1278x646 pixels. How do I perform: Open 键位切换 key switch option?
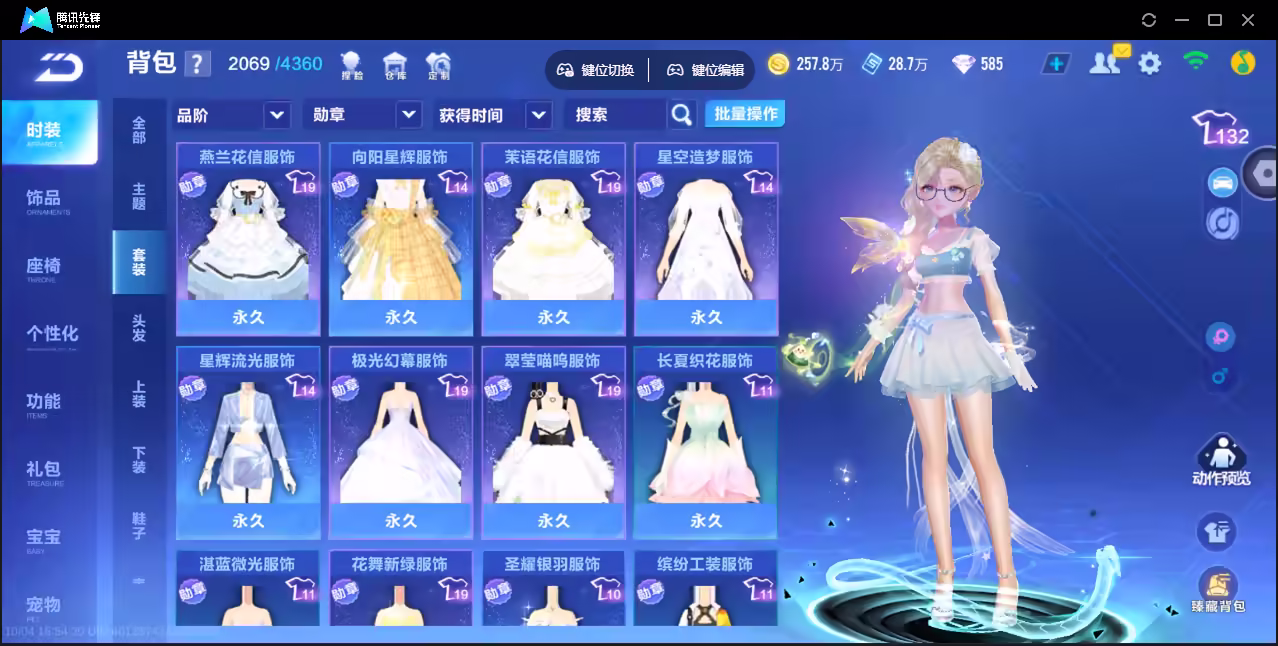[596, 70]
